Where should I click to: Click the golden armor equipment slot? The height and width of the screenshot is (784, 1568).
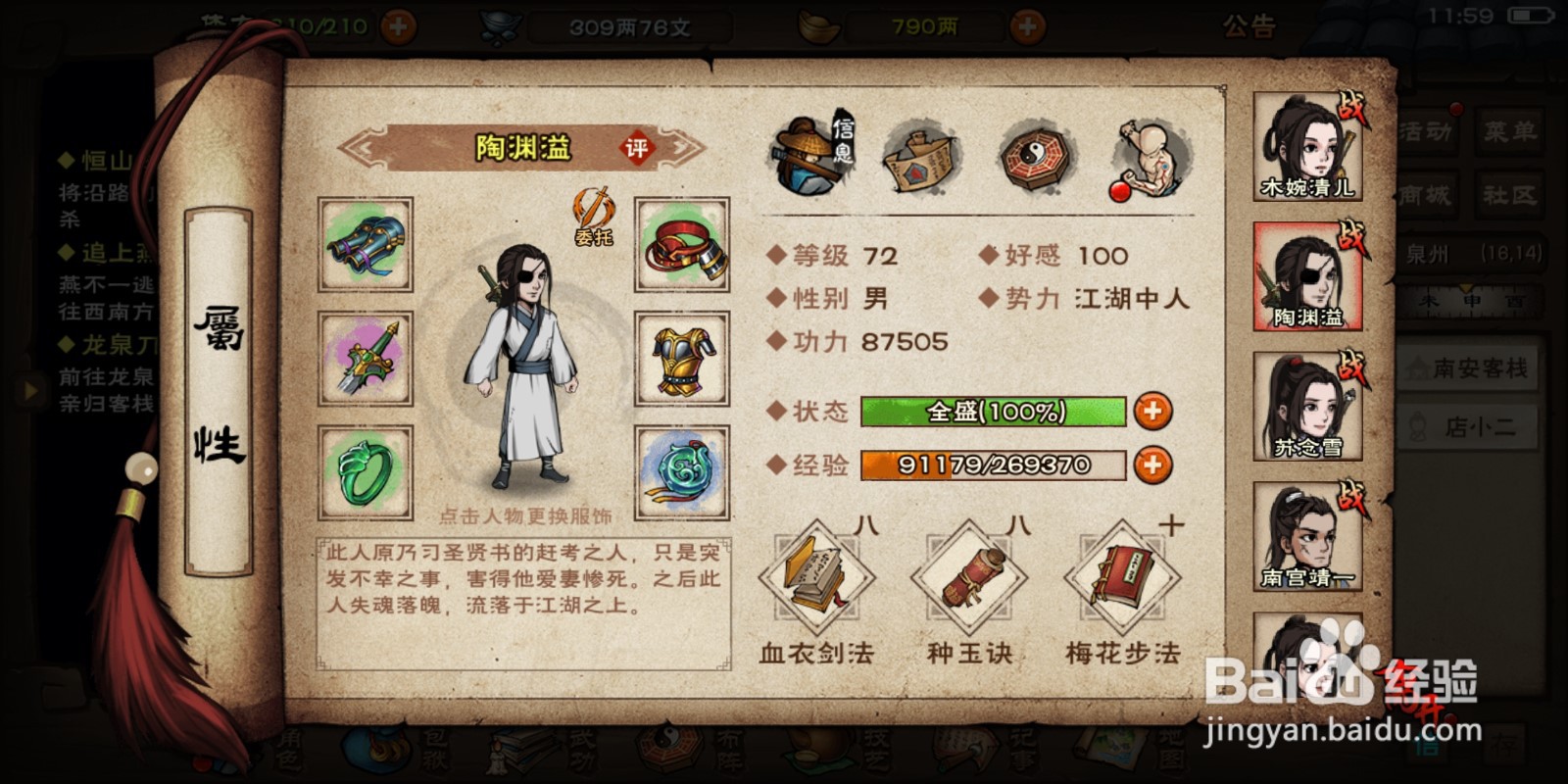pyautogui.click(x=681, y=360)
